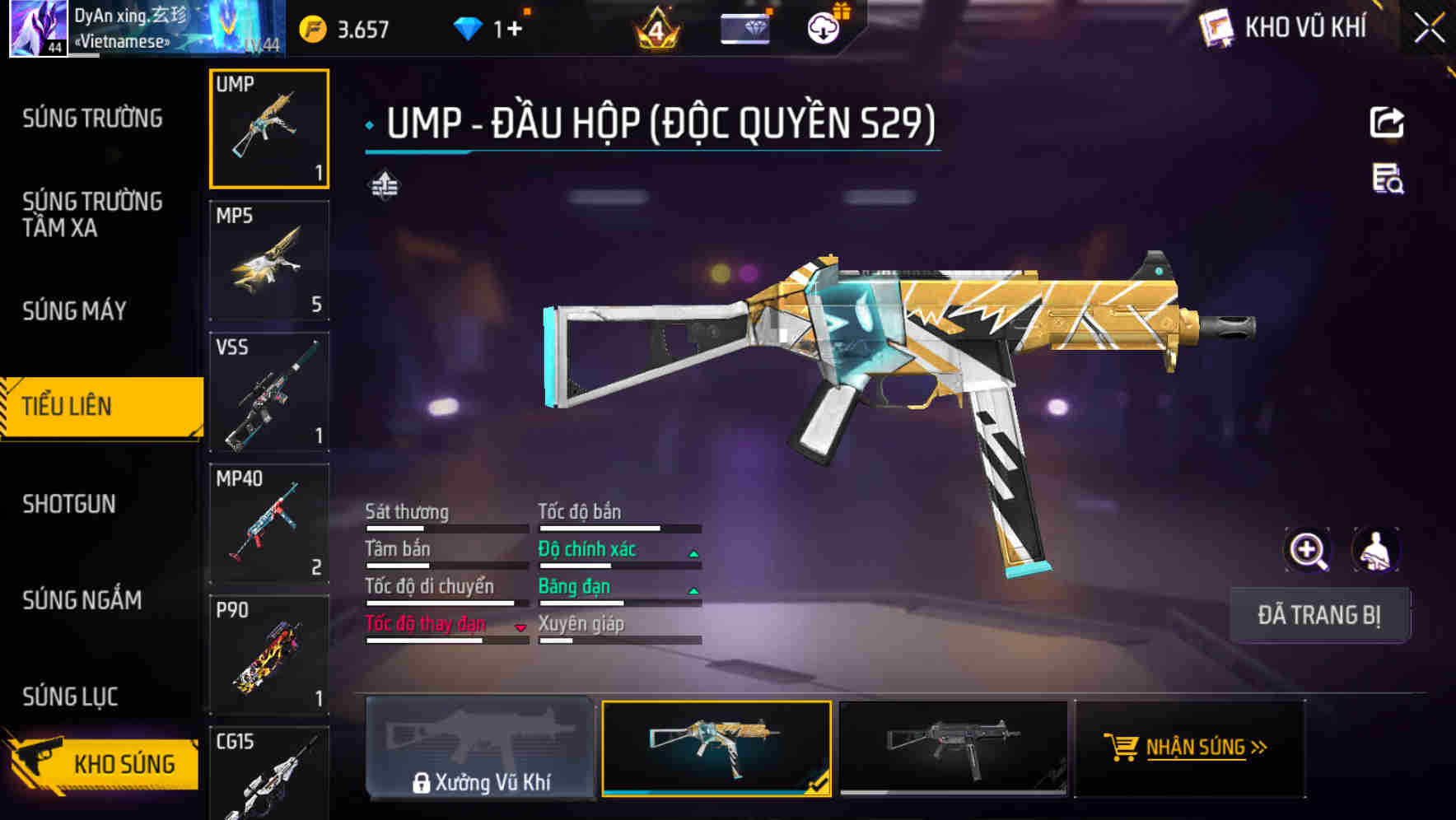Choose the Shotgun weapon category
Image resolution: width=1456 pixels, height=820 pixels.
click(69, 504)
